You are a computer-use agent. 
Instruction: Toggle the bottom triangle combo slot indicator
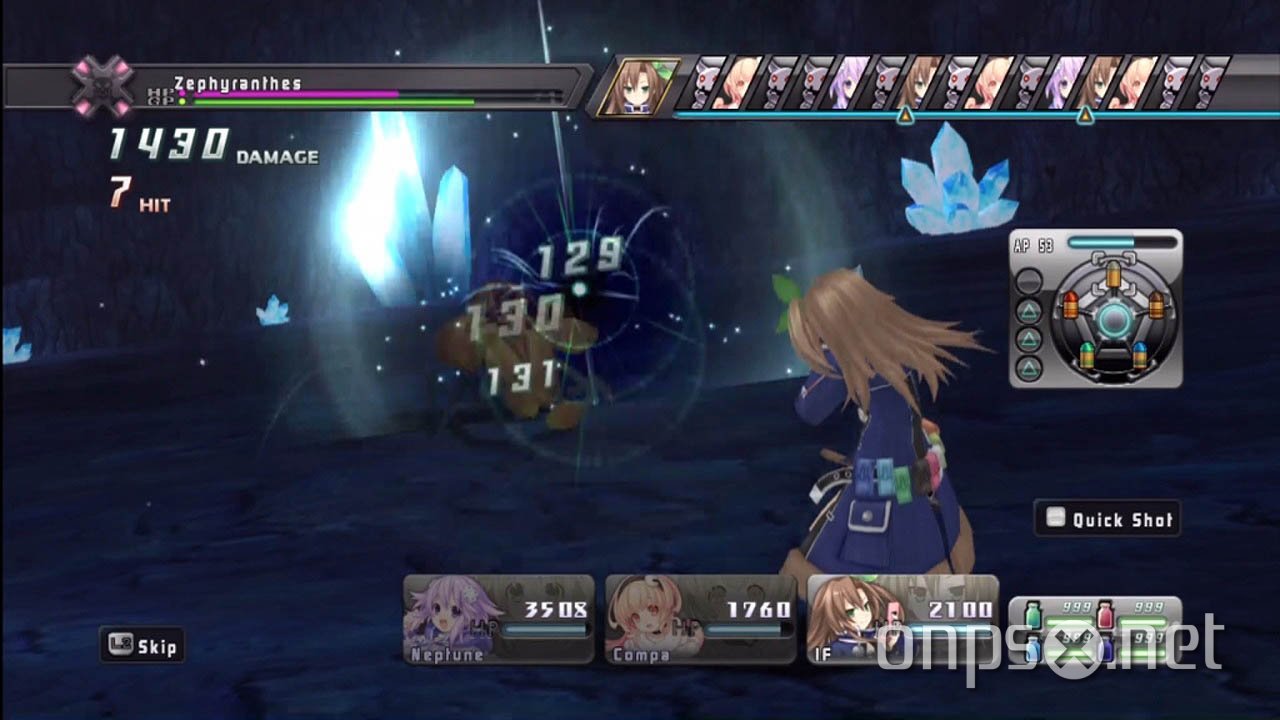pos(1029,366)
